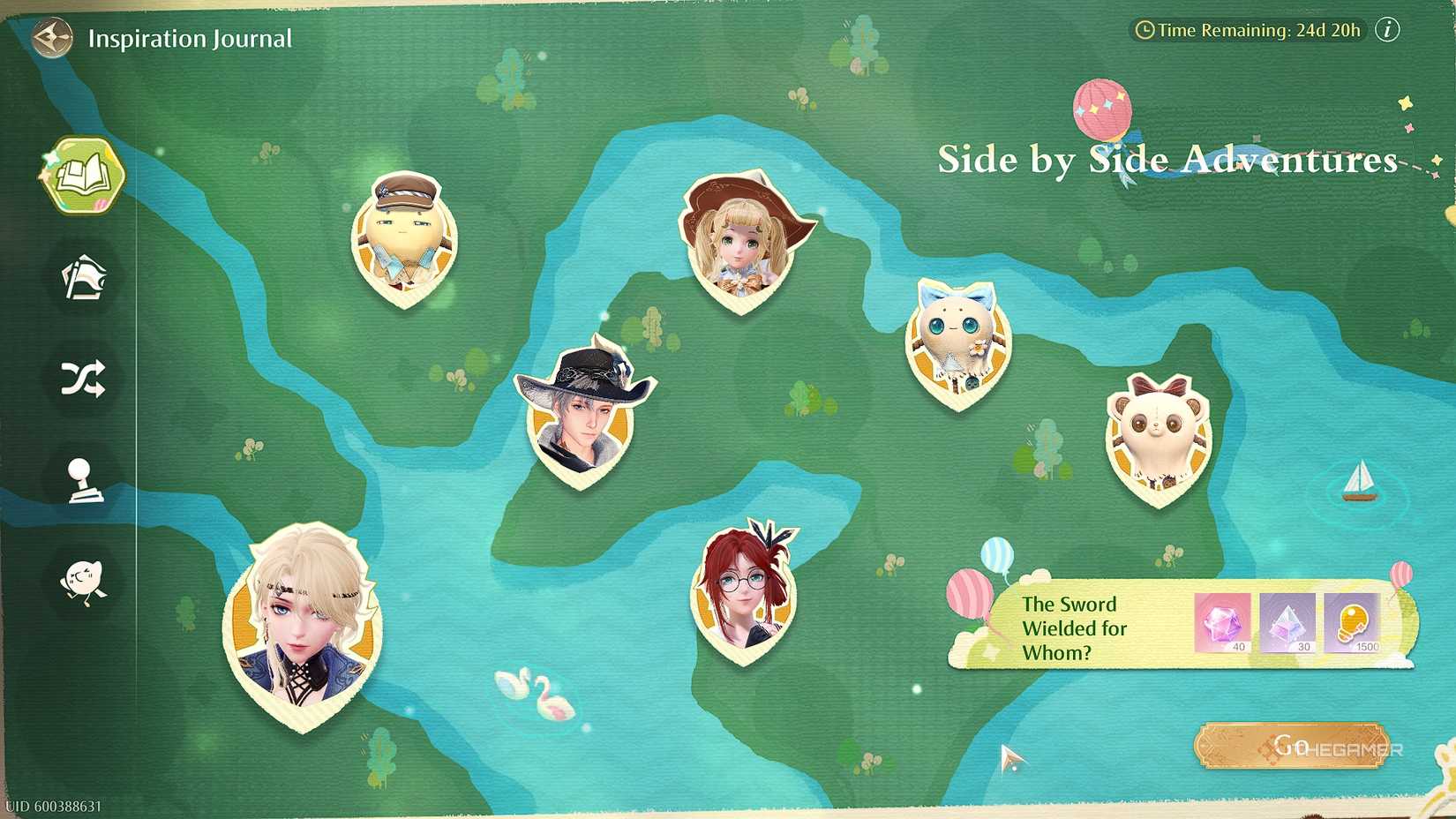Open the quest The Sword Wielded for Whom?

point(1075,628)
